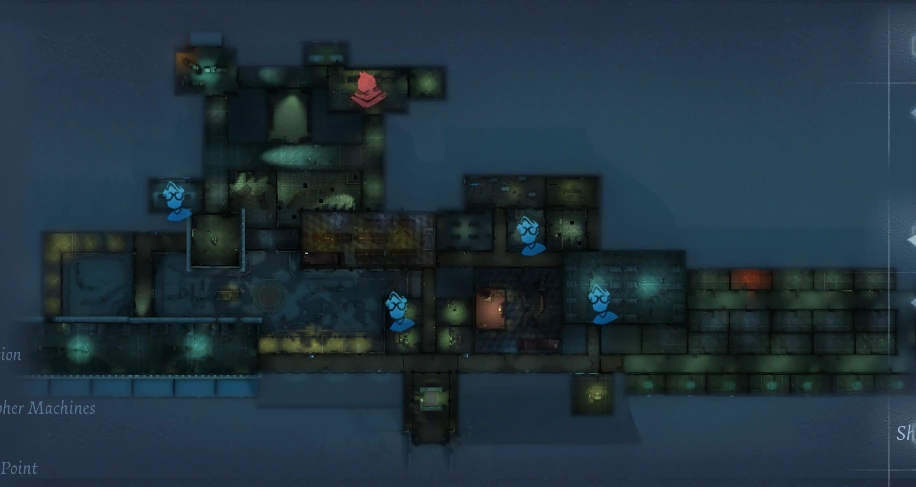The height and width of the screenshot is (487, 916).
Task: Select the red hunter marker on the map
Action: (x=368, y=89)
